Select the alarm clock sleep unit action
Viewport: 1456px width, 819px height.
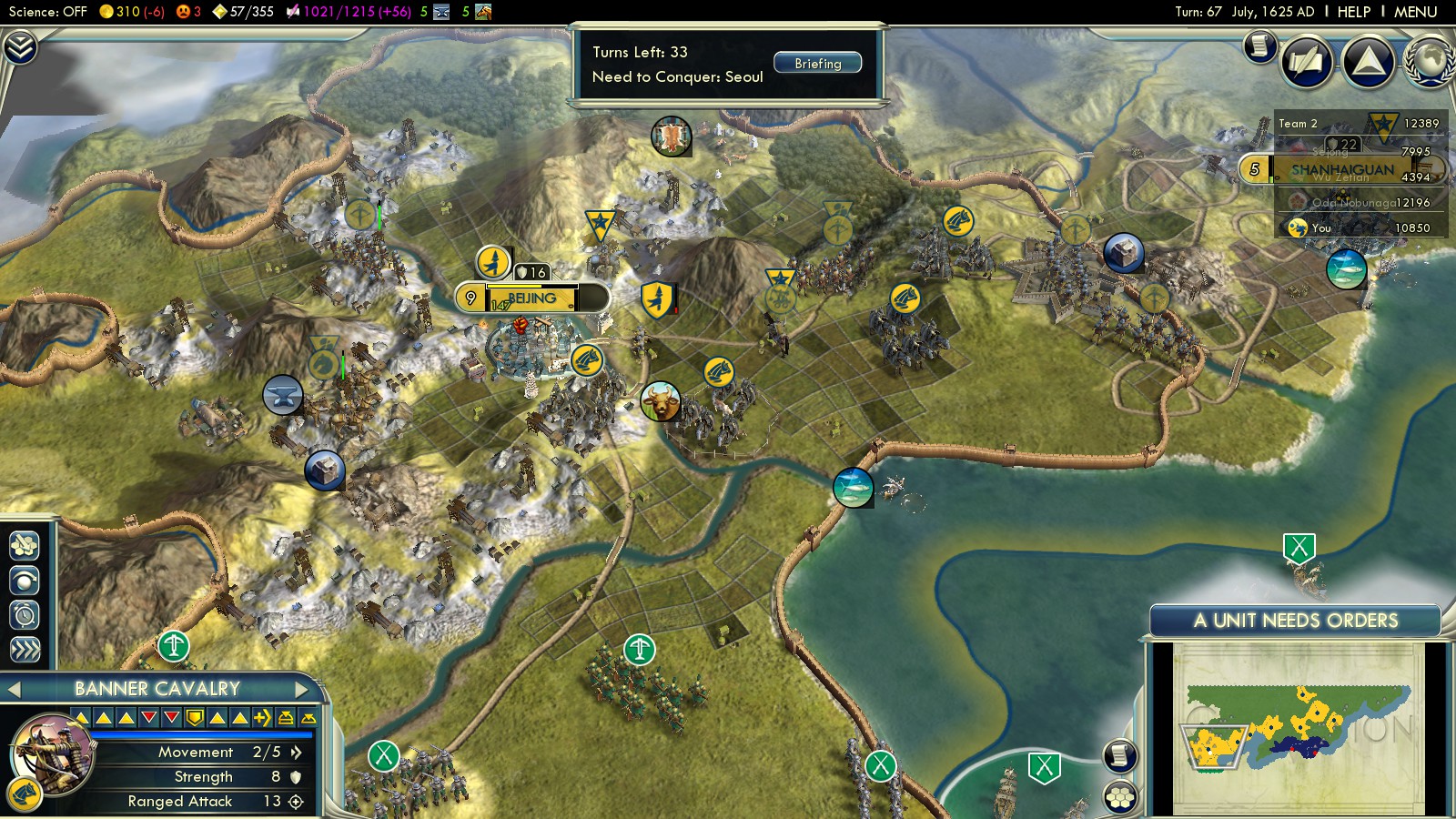[25, 615]
